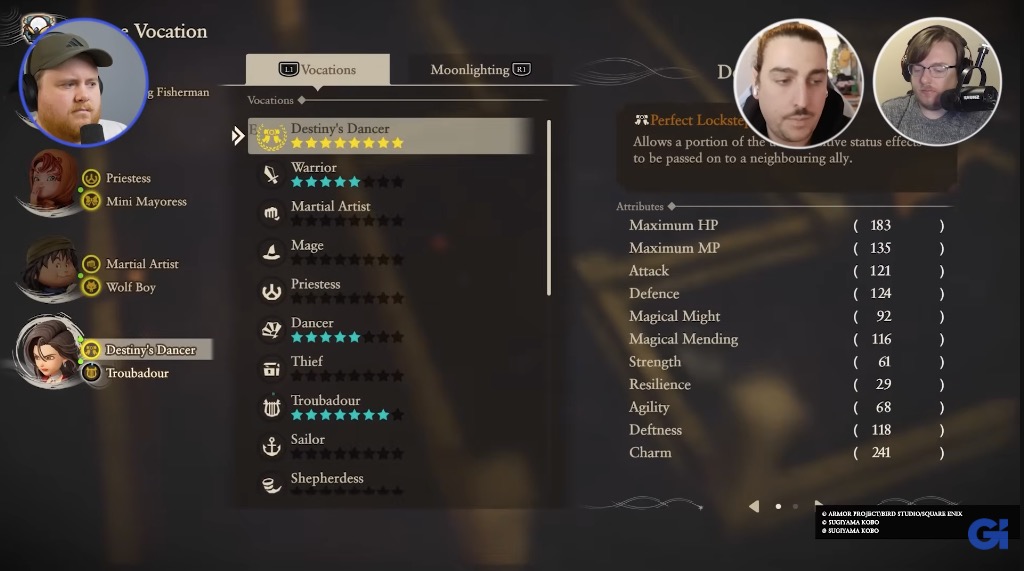Choose the Warrior vocation

pos(390,175)
